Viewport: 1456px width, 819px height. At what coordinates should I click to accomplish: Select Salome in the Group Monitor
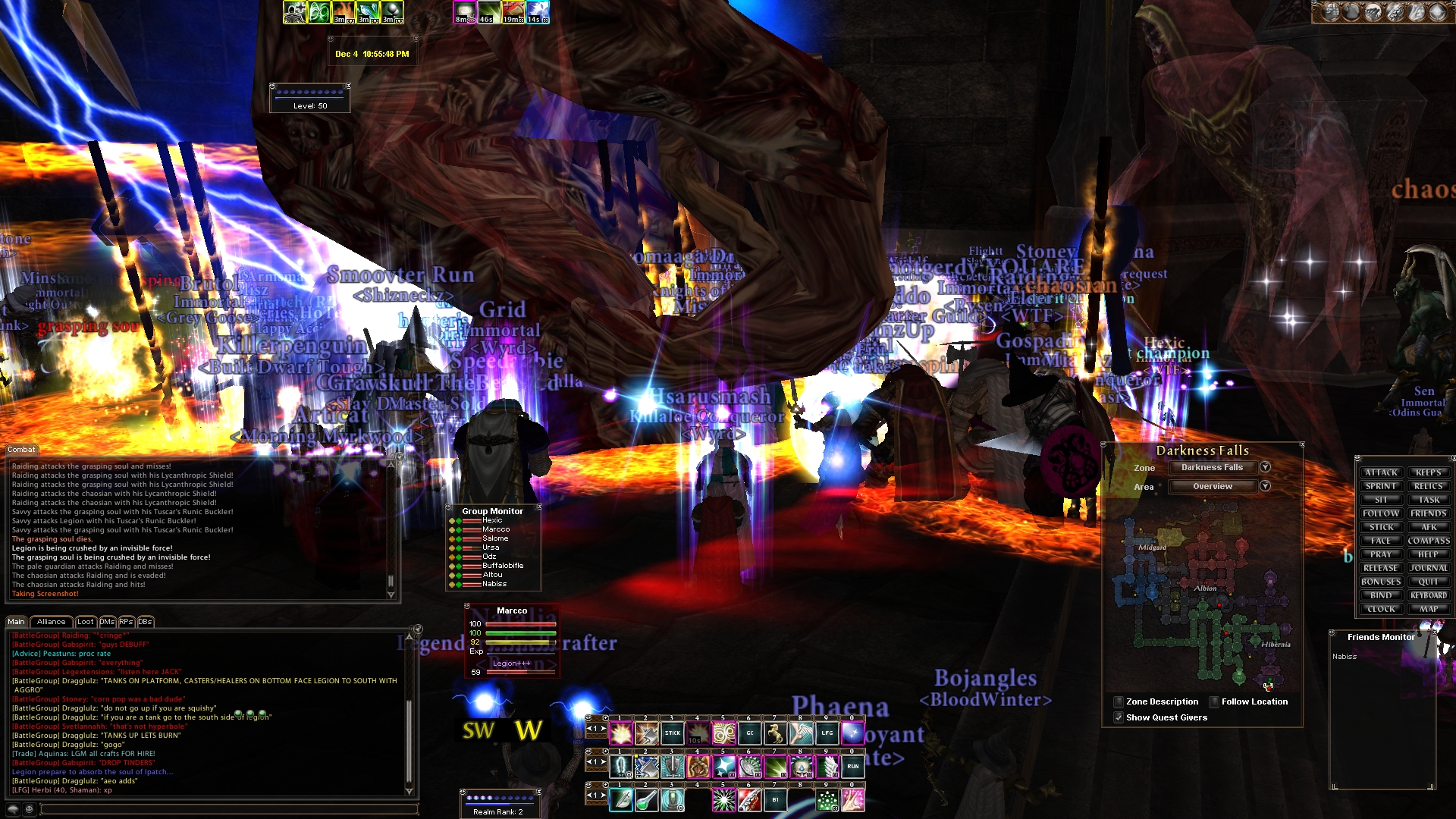495,538
